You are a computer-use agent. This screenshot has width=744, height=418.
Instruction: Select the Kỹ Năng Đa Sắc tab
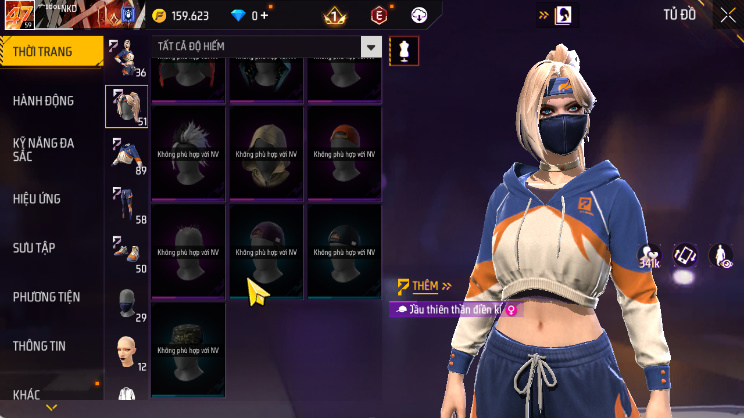(x=45, y=149)
